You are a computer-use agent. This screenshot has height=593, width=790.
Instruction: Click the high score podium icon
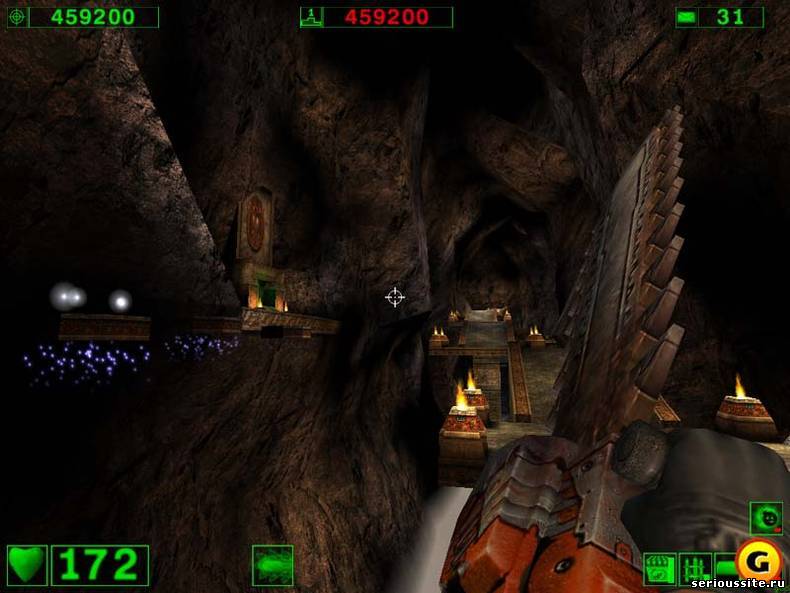(x=311, y=17)
